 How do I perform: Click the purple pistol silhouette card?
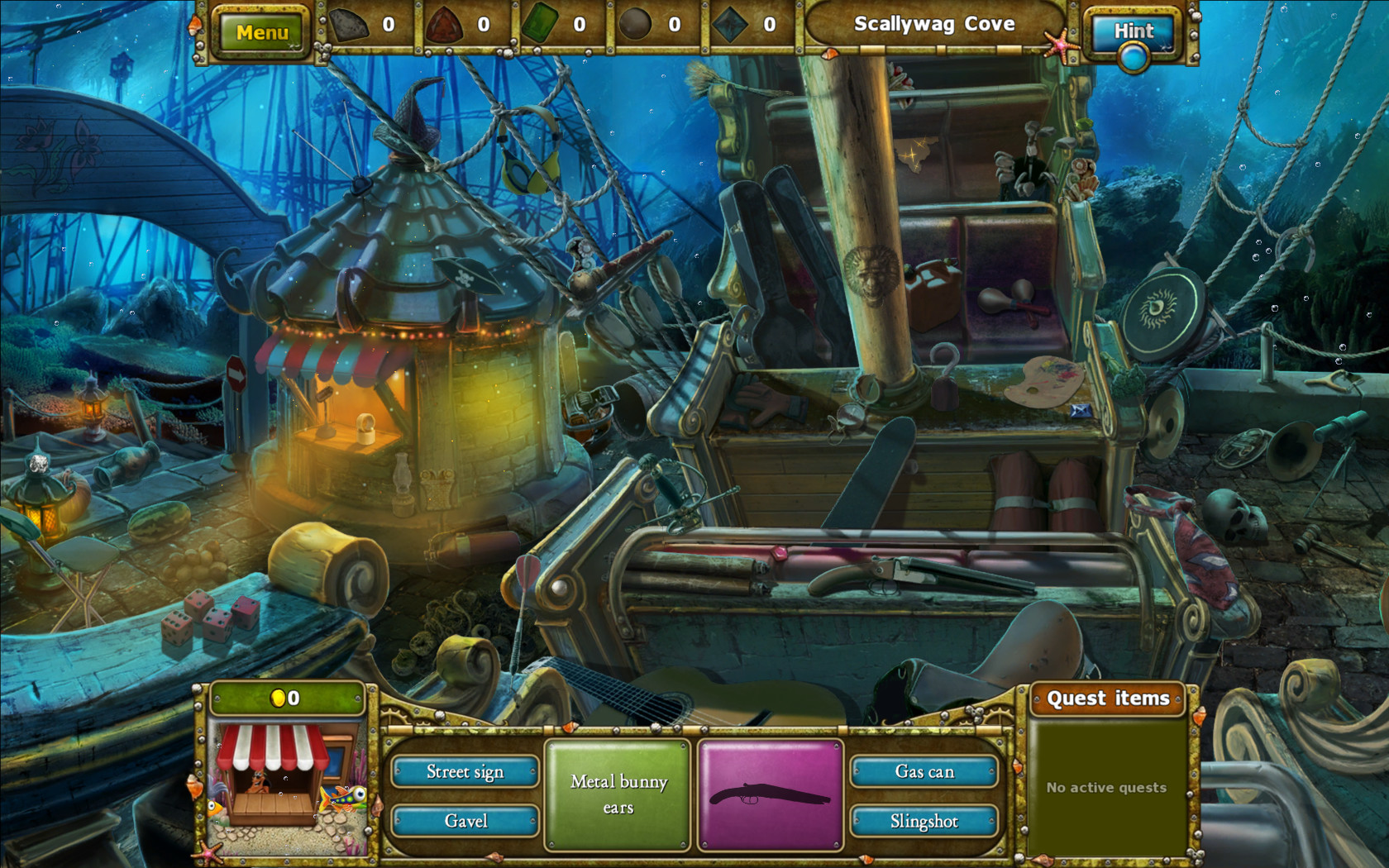(771, 794)
